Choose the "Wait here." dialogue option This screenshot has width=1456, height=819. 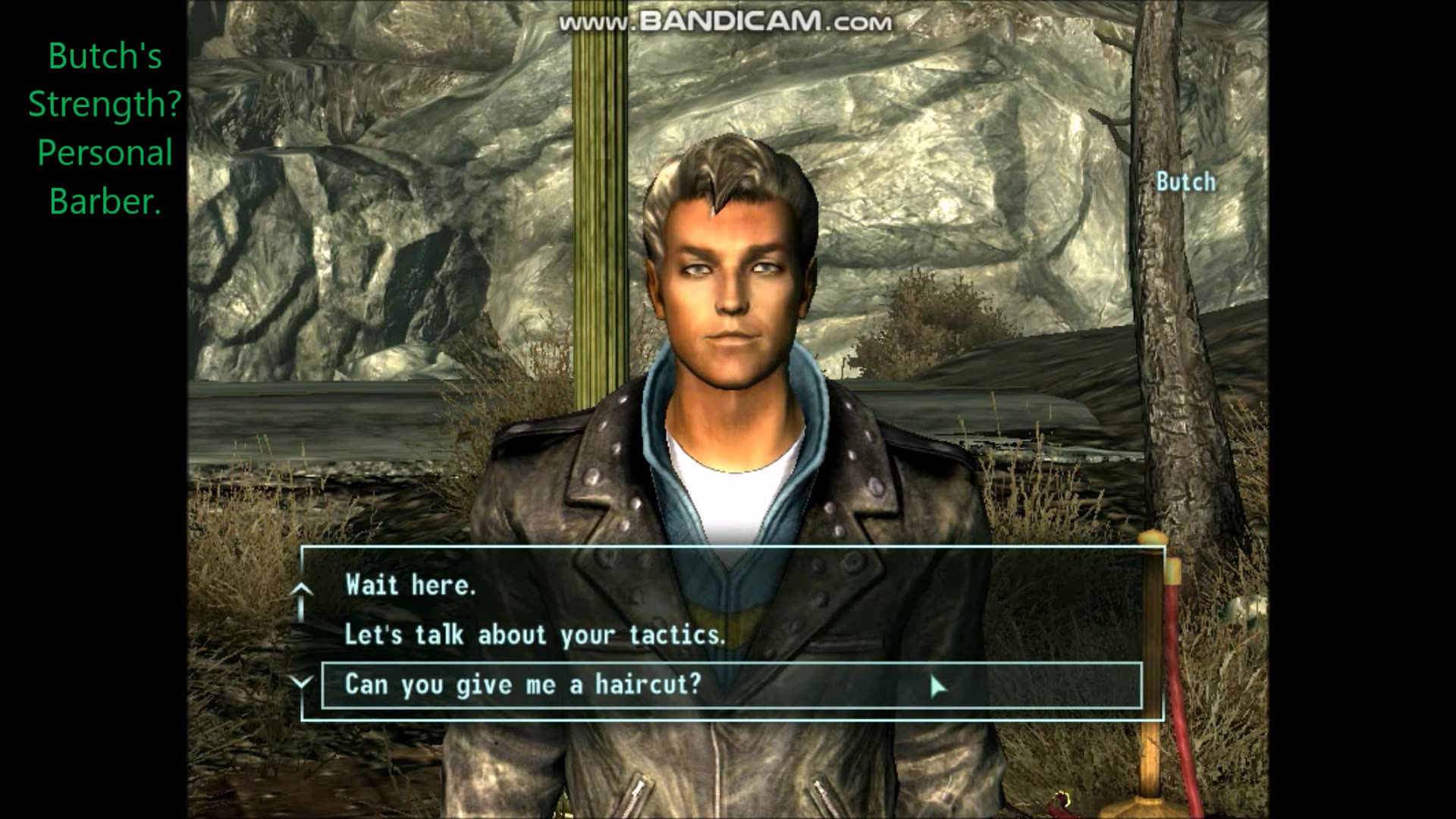pyautogui.click(x=409, y=585)
